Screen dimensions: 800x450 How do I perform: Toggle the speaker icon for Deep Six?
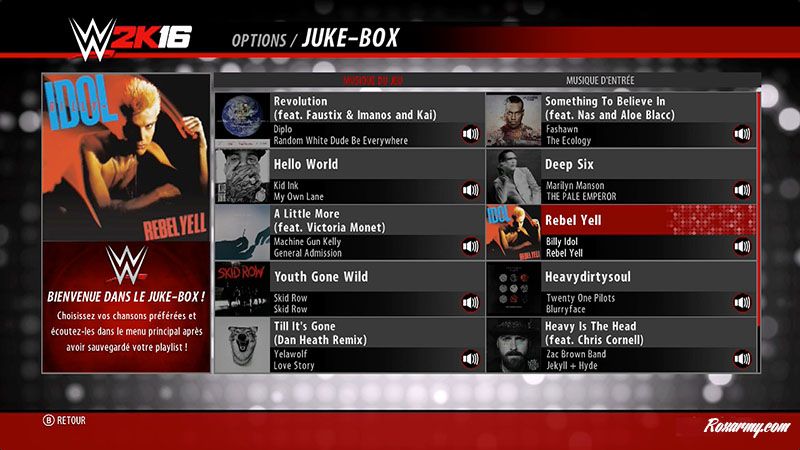(742, 190)
